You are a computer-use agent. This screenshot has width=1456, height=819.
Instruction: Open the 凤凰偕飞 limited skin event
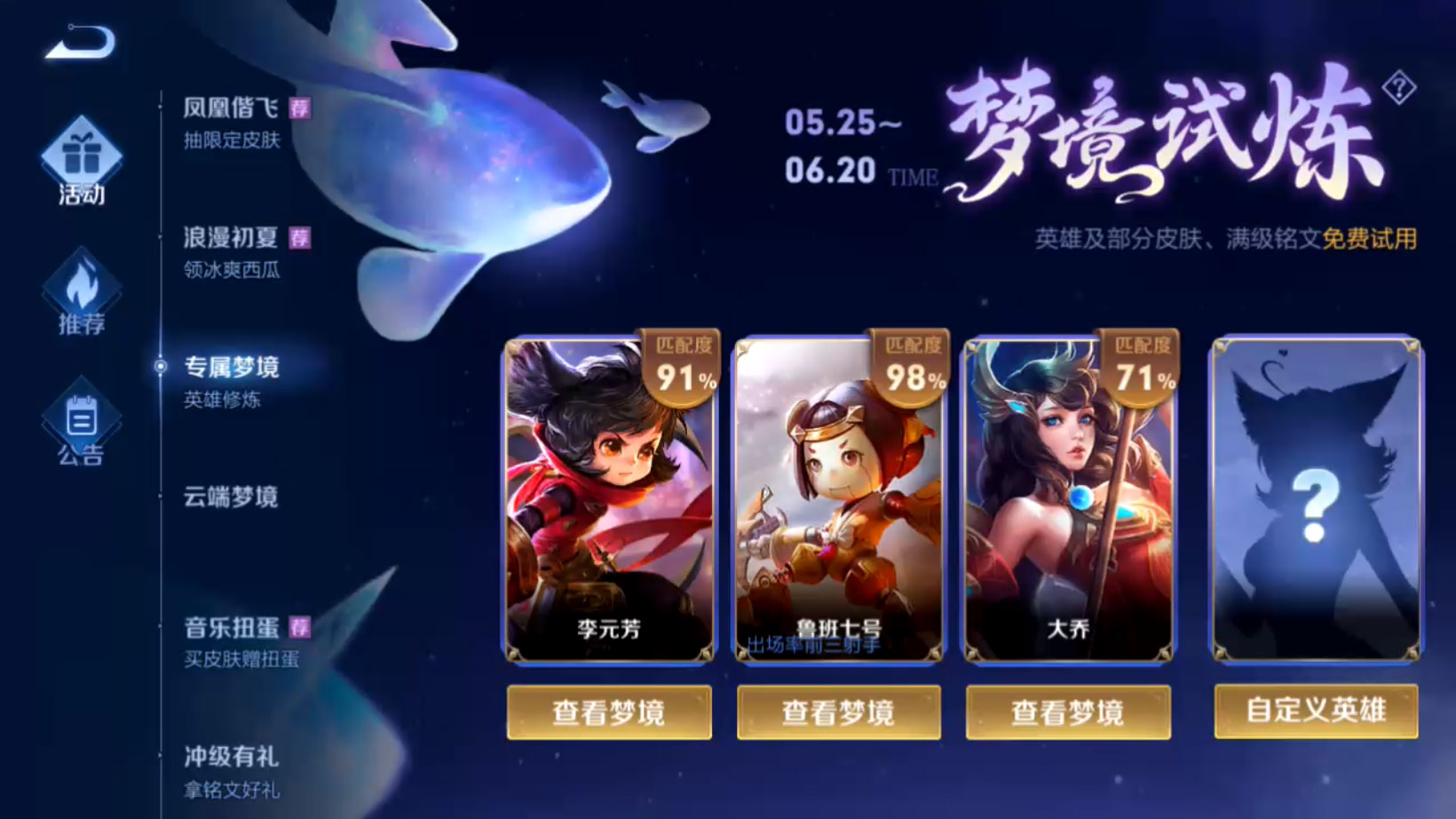229,107
